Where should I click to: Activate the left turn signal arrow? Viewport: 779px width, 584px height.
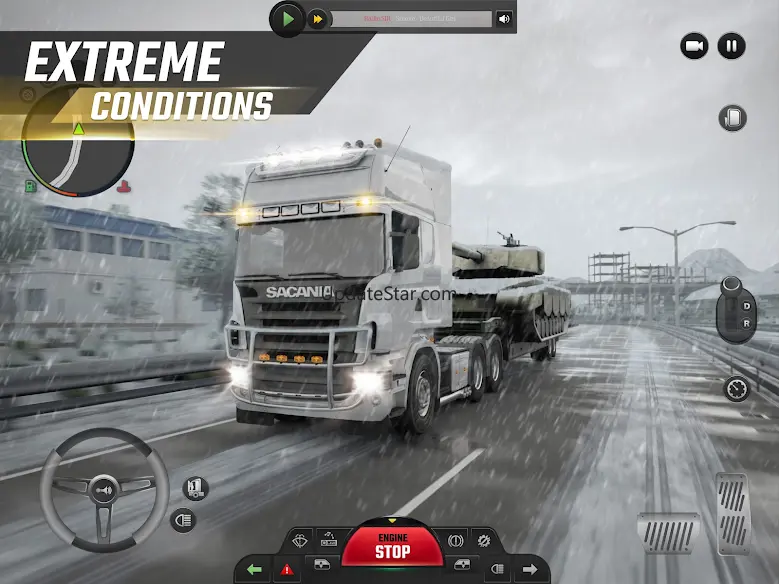coord(255,570)
